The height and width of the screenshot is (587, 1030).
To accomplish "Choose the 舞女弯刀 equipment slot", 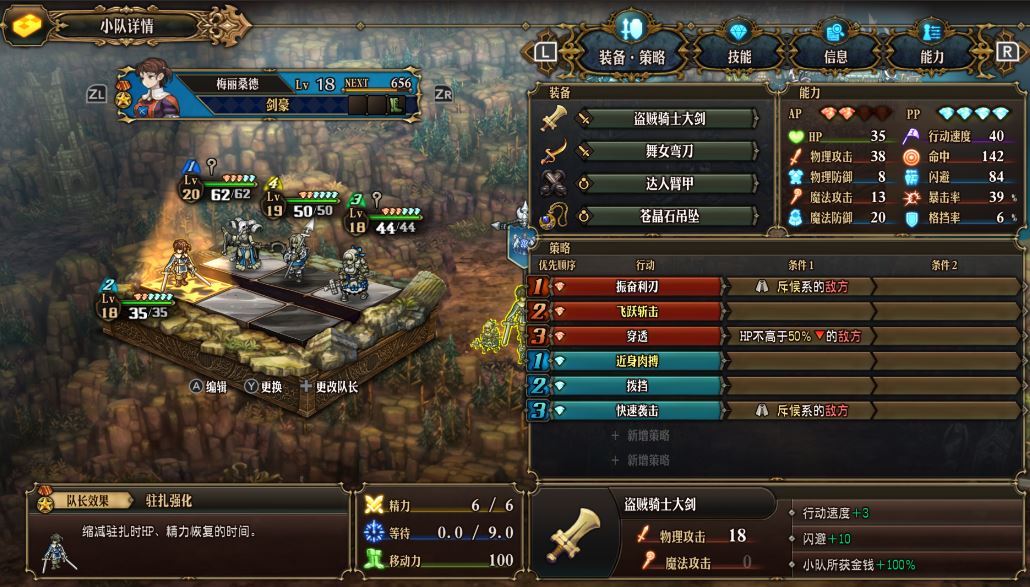I will (665, 152).
